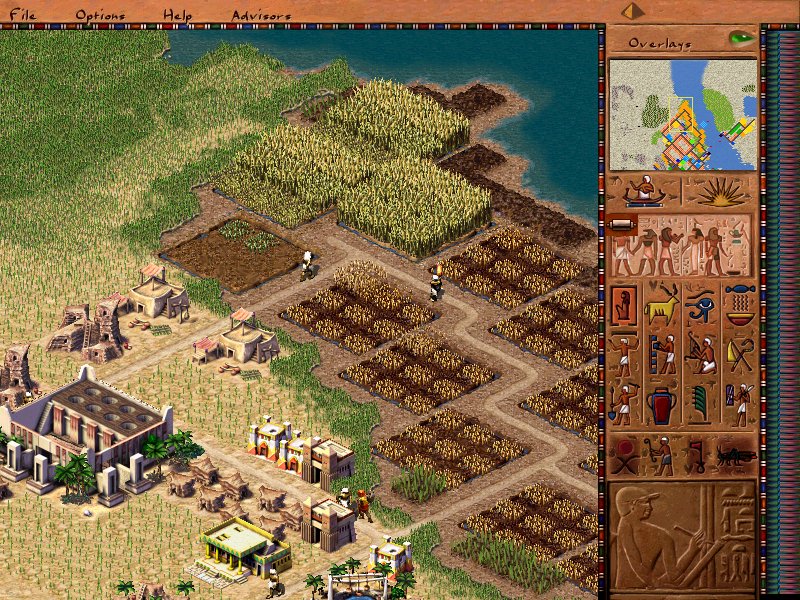Click the green eye panel toggle
The height and width of the screenshot is (600, 800).
(741, 39)
